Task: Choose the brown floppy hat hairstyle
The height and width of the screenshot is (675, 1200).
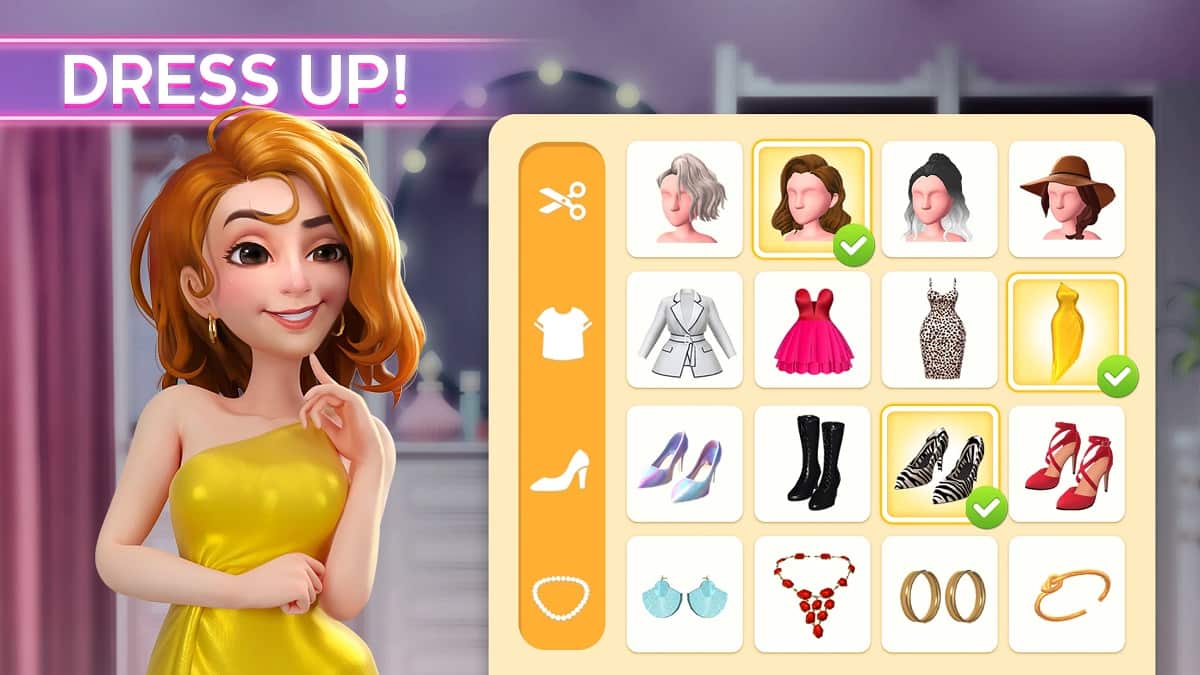Action: [x=1066, y=200]
